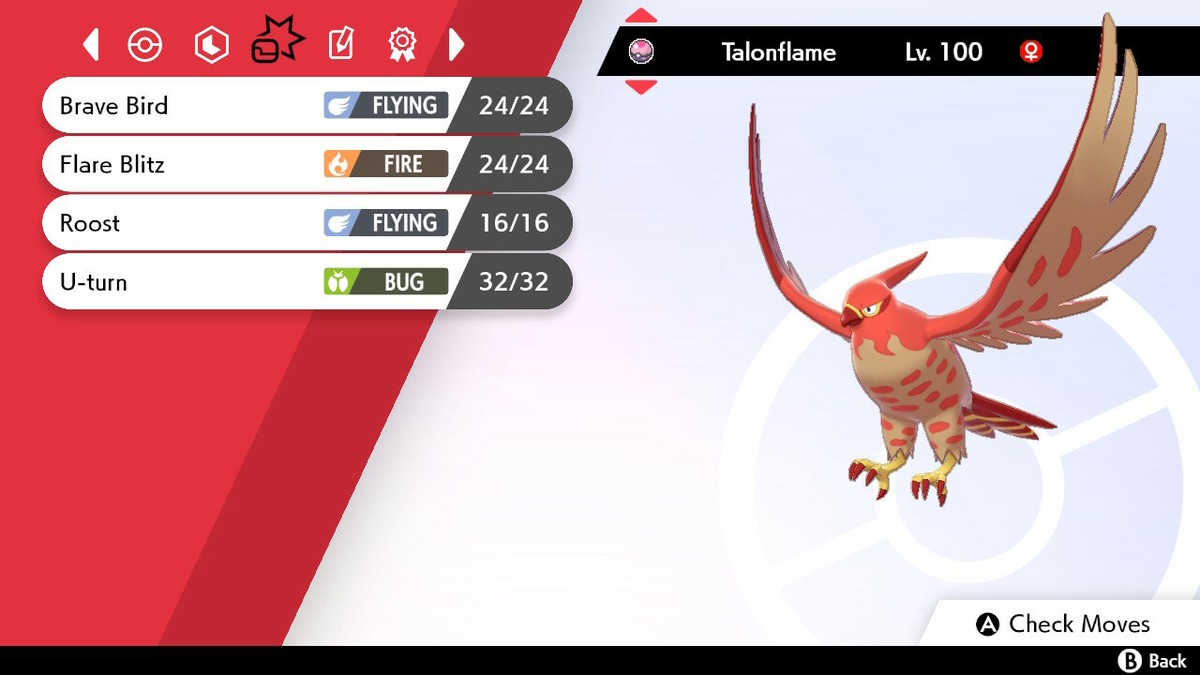Show next Pokémon with down arrow

[641, 87]
